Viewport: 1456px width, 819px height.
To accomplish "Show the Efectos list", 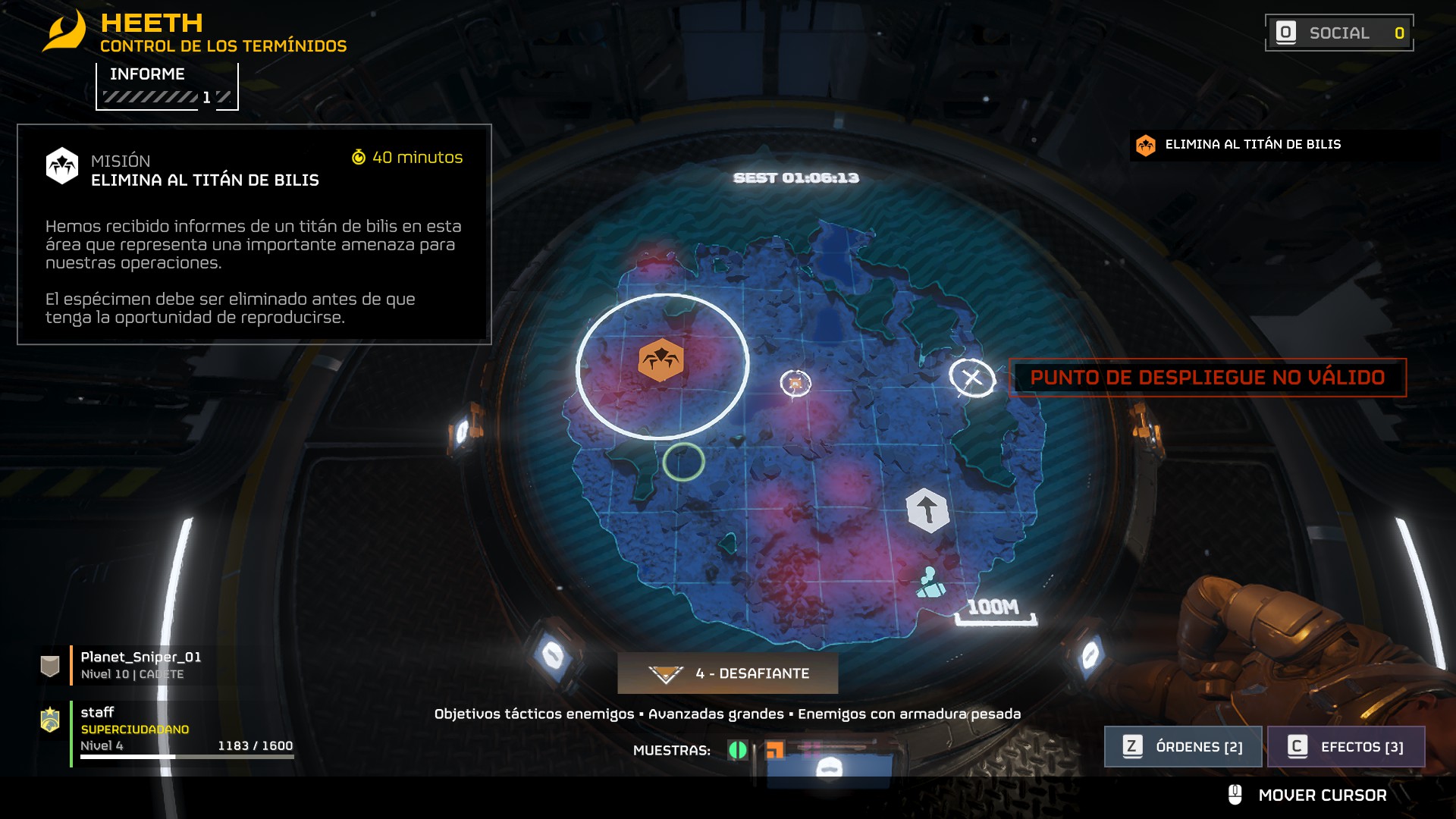I will click(1346, 746).
